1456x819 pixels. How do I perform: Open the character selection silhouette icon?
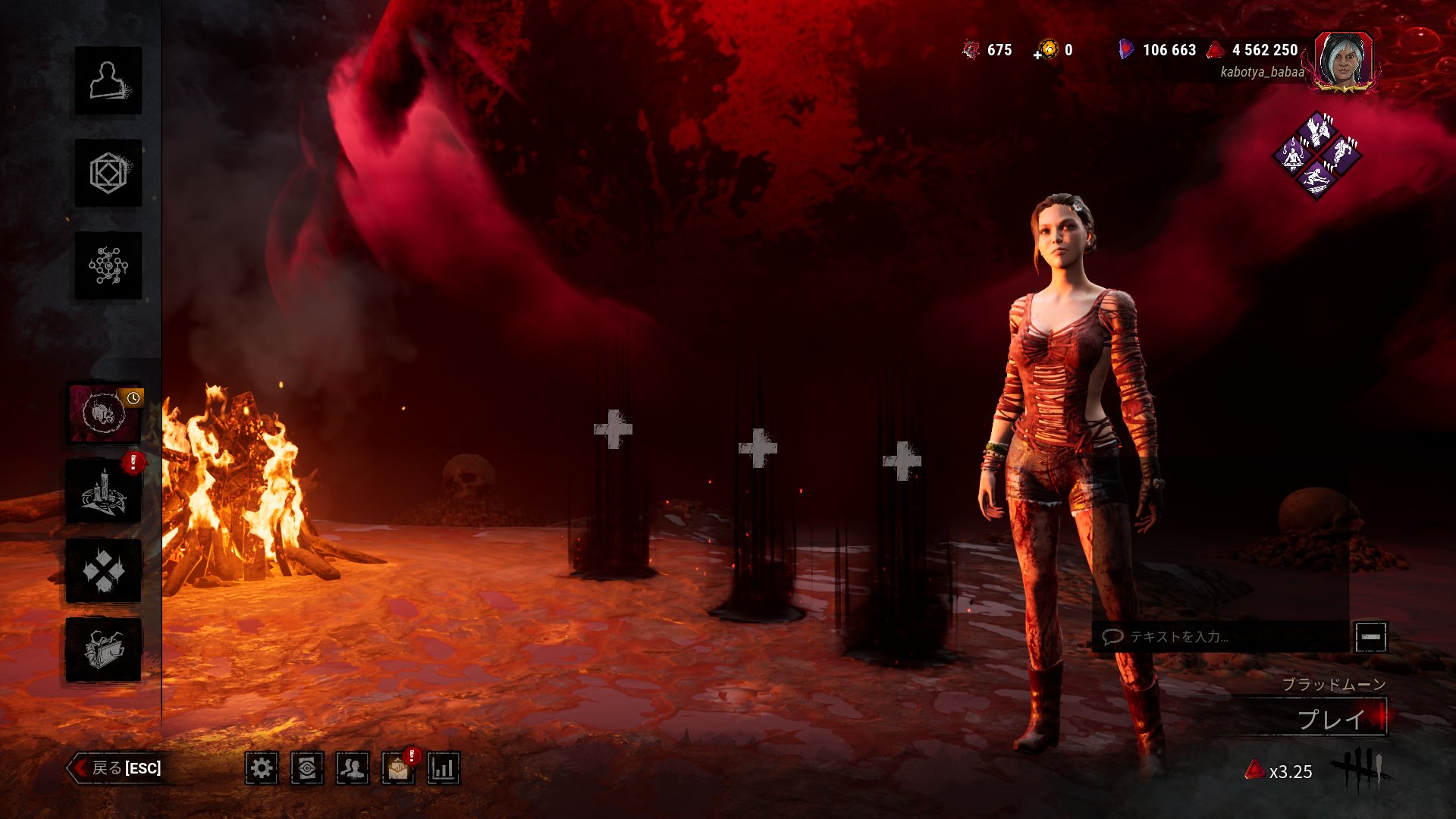(x=108, y=81)
